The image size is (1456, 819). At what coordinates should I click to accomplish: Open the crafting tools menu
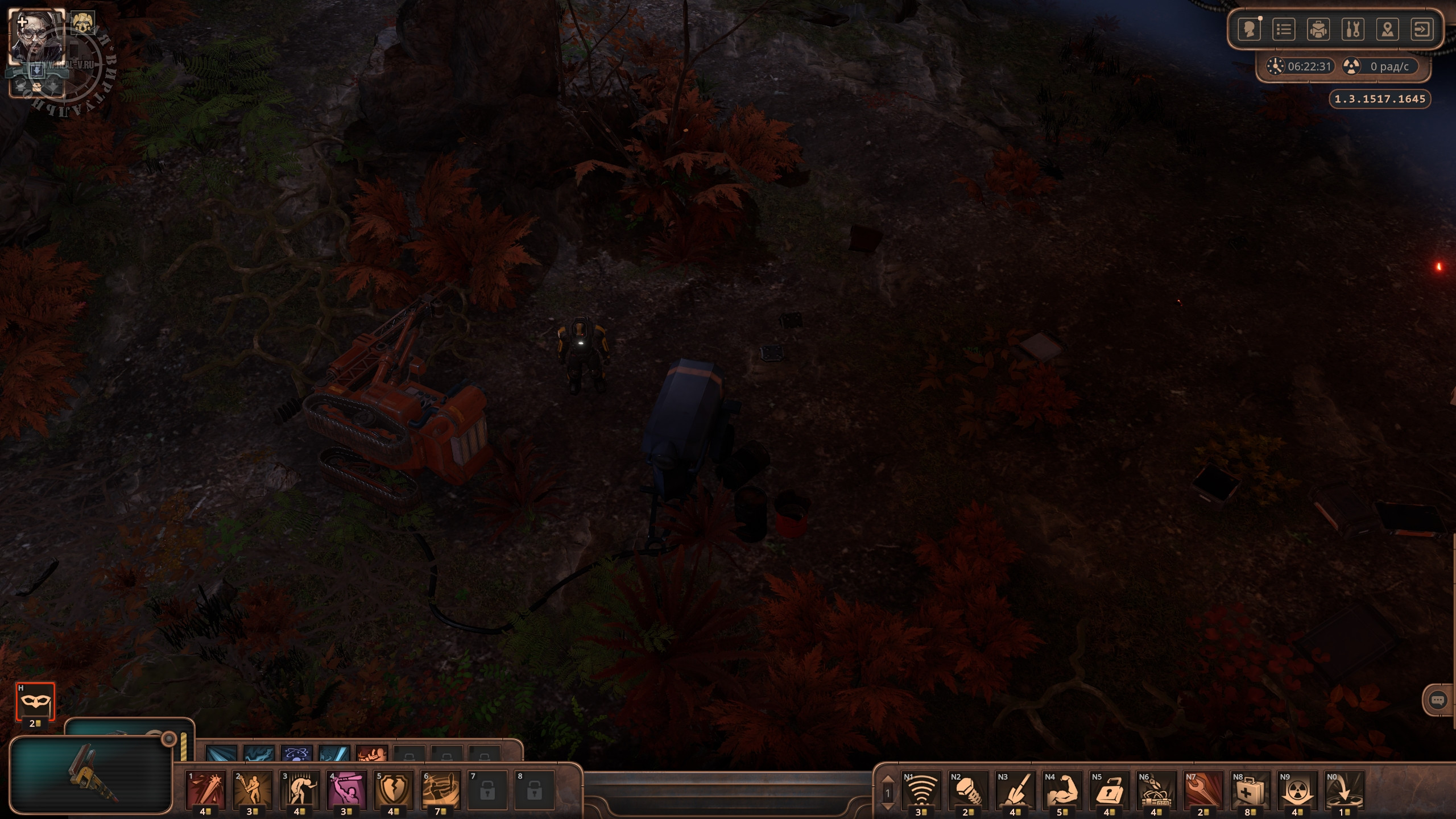click(1353, 30)
